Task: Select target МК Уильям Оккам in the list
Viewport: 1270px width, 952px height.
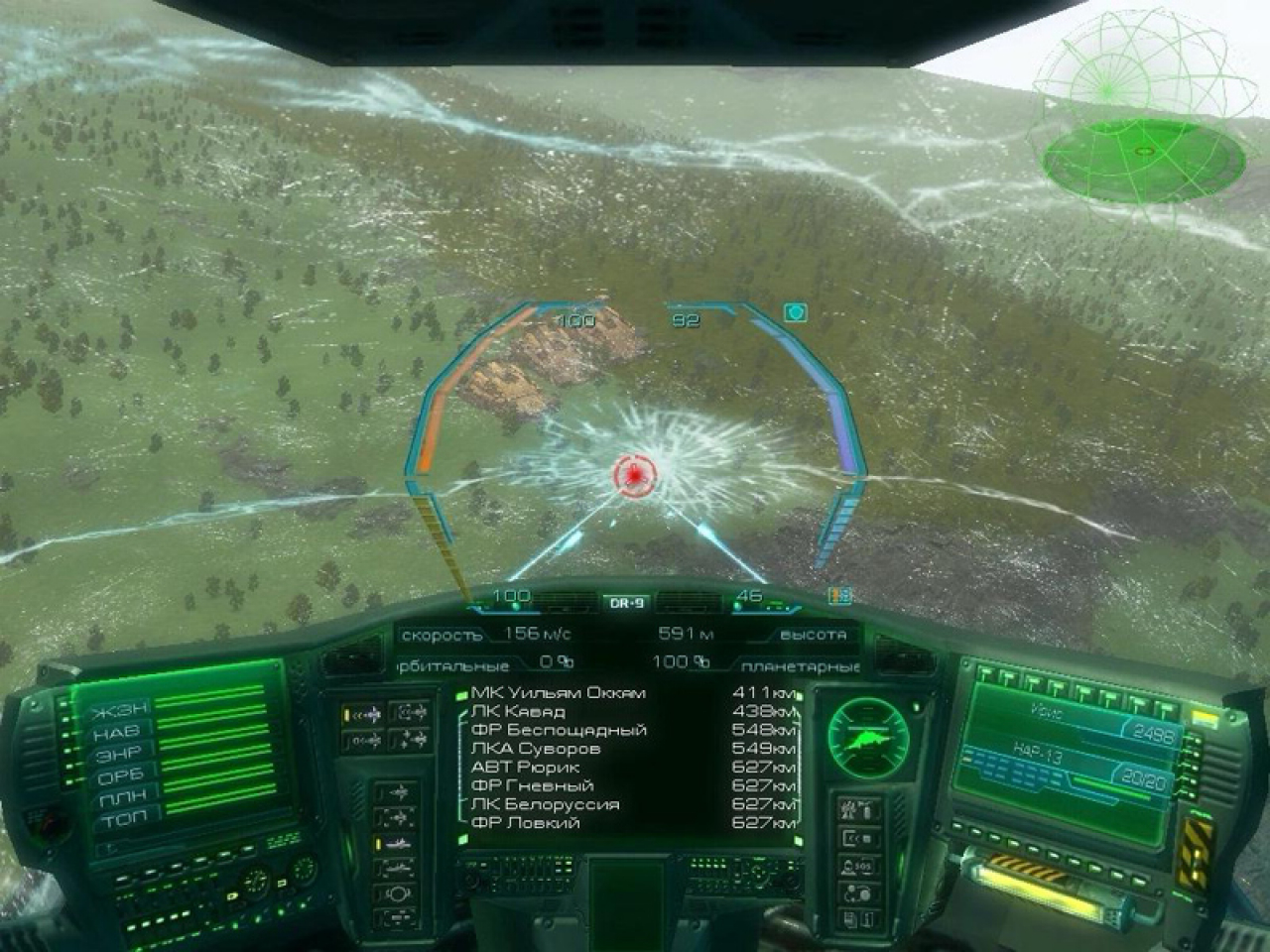Action: 558,692
